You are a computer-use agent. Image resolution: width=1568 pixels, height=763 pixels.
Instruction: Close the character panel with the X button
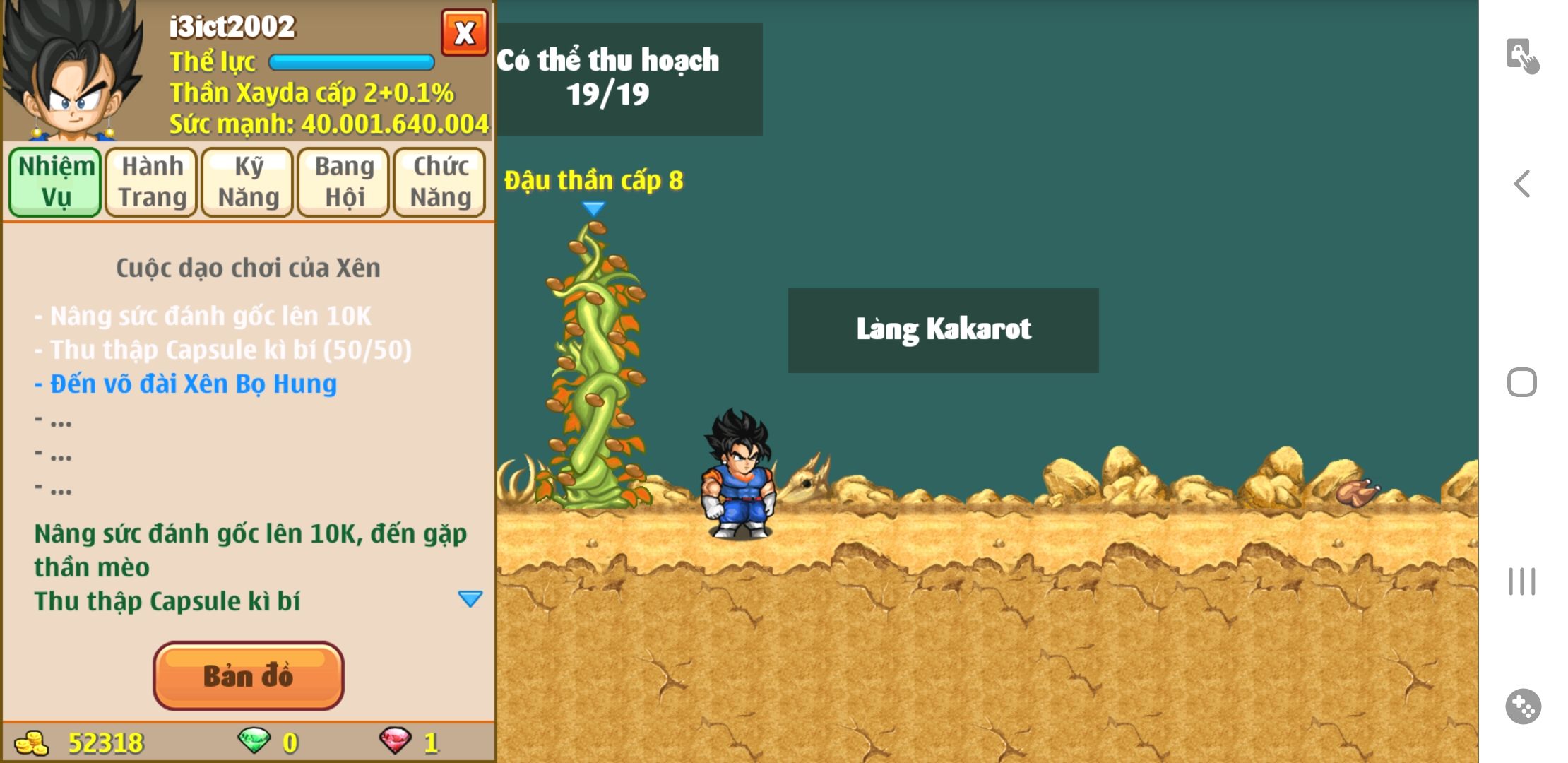click(x=464, y=32)
